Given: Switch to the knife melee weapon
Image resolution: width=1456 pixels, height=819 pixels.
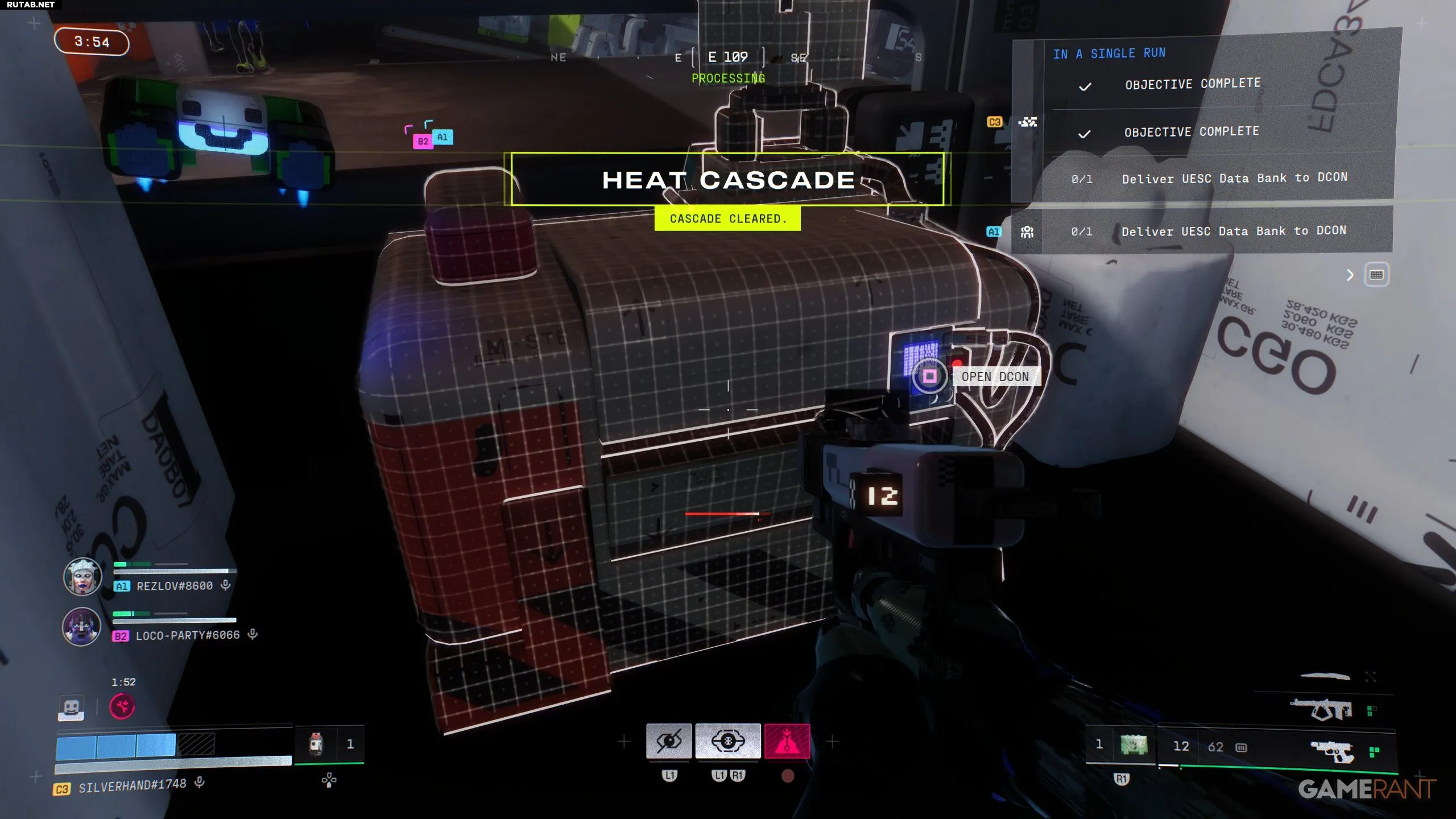Looking at the screenshot, I should pos(1325,676).
